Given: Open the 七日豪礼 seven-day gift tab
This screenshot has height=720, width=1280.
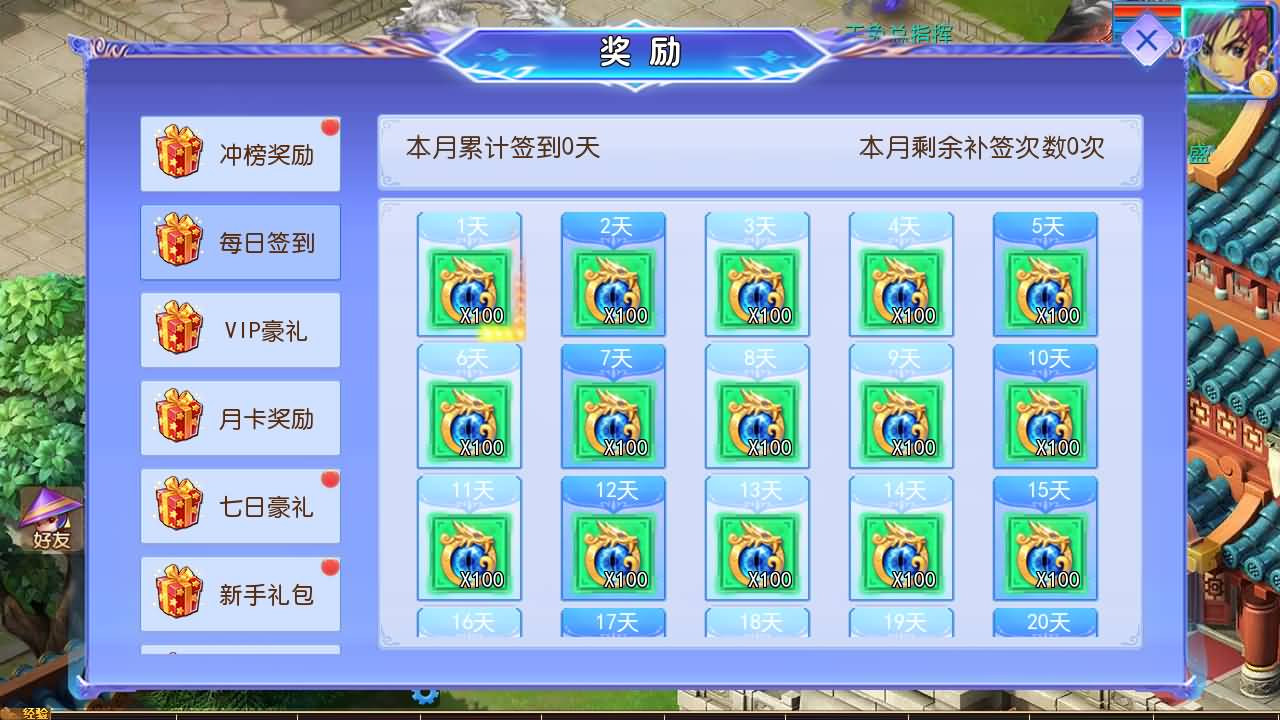Looking at the screenshot, I should [240, 504].
